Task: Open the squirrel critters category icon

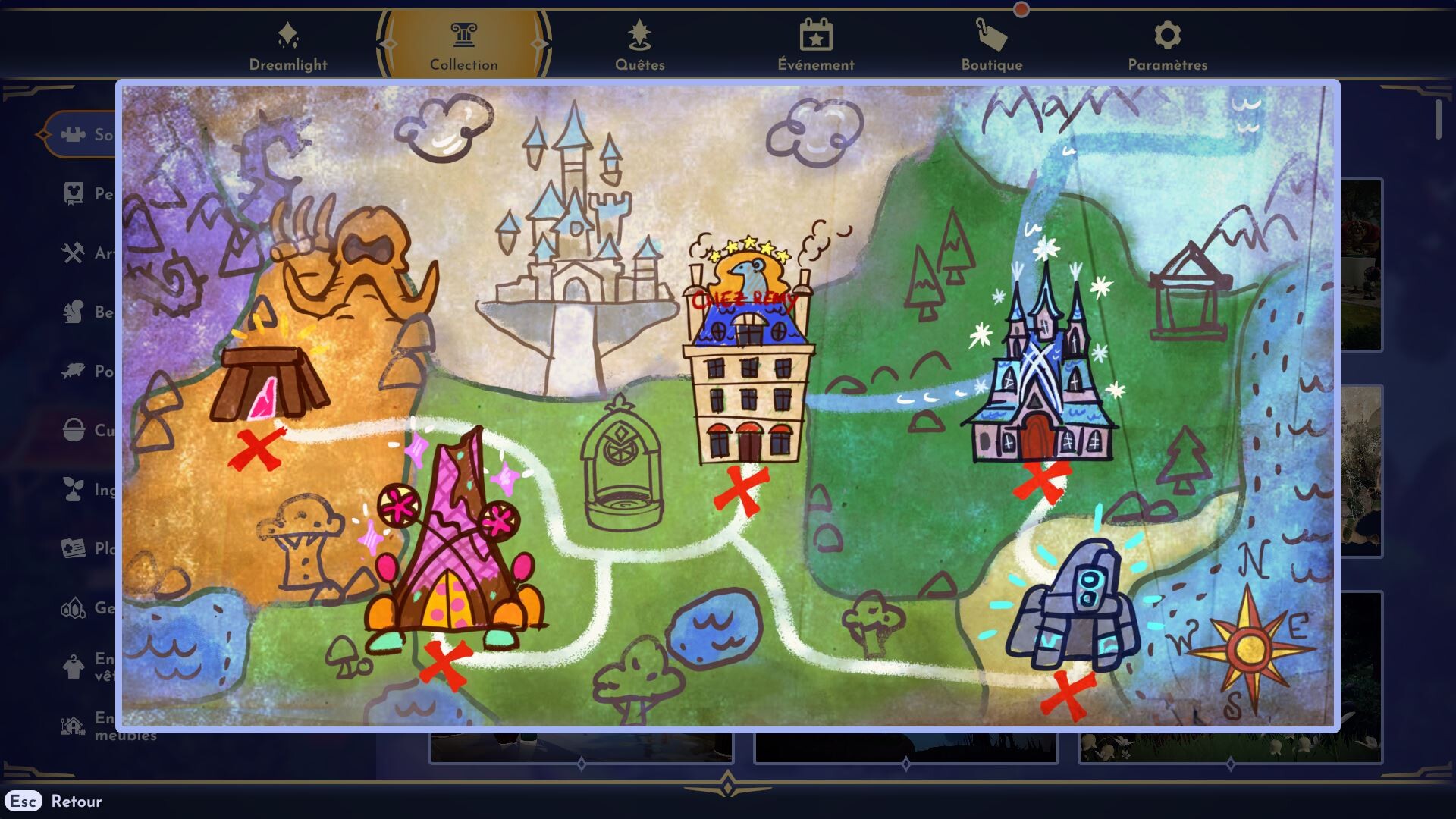Action: (72, 312)
